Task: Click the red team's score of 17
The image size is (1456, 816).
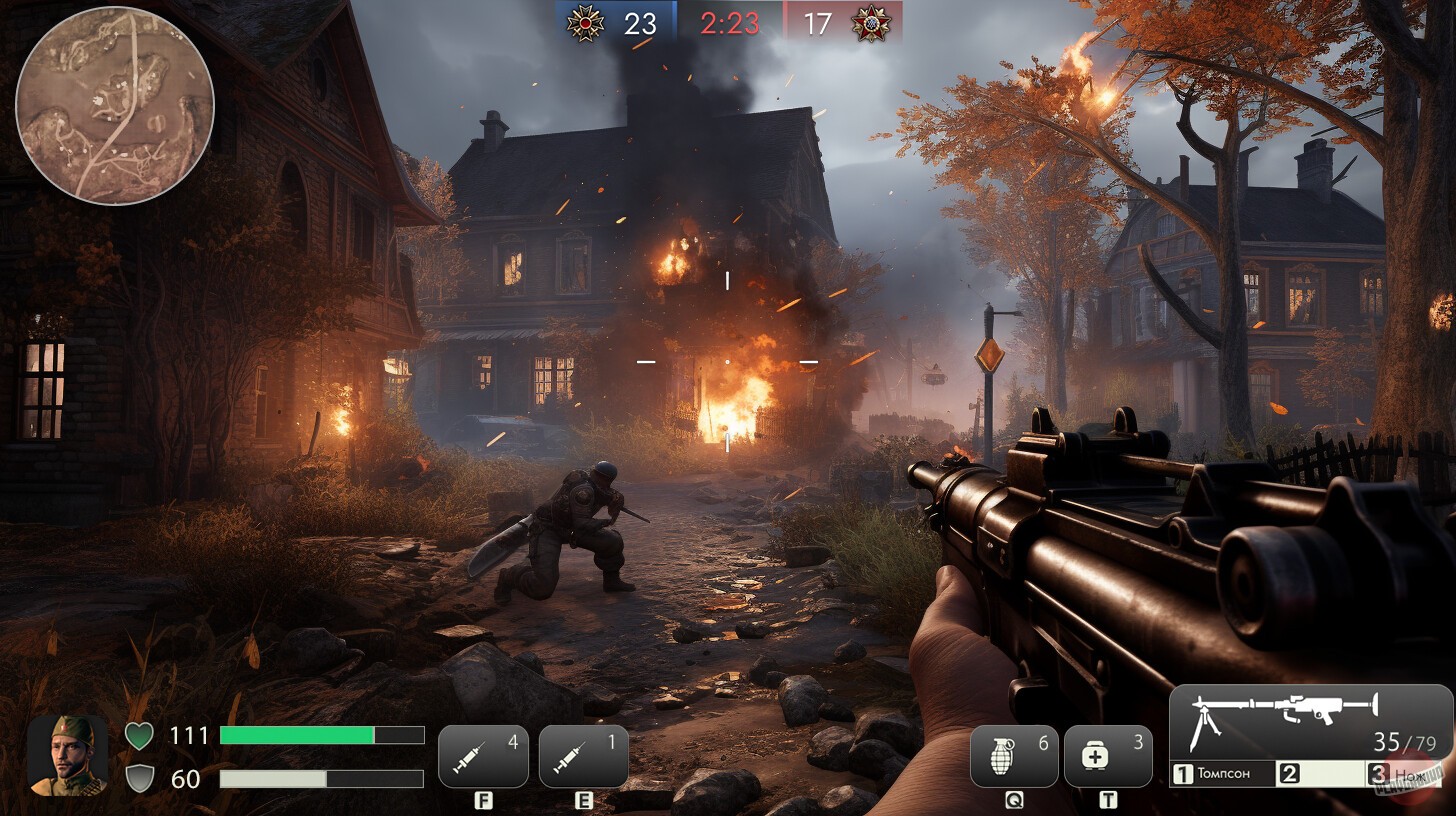Action: [x=820, y=22]
